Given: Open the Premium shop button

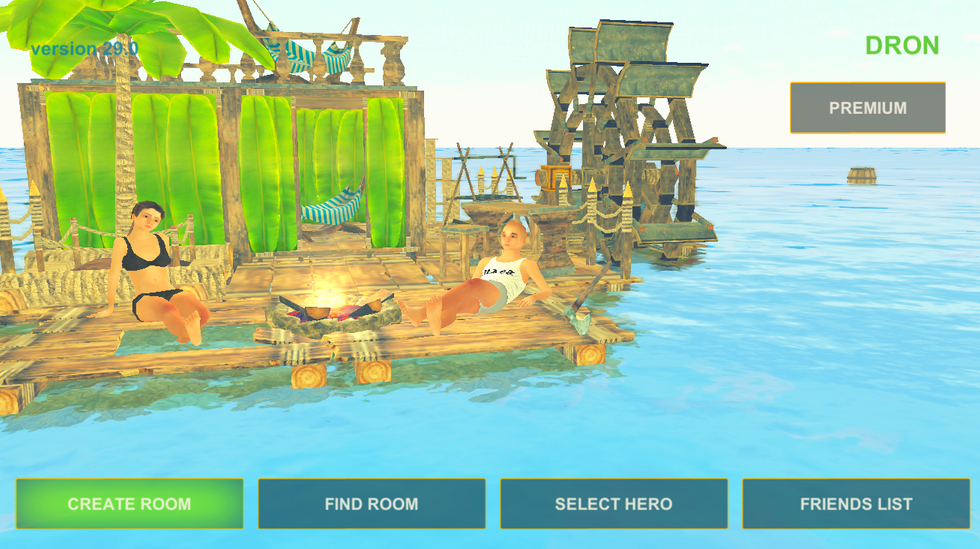Looking at the screenshot, I should [867, 108].
